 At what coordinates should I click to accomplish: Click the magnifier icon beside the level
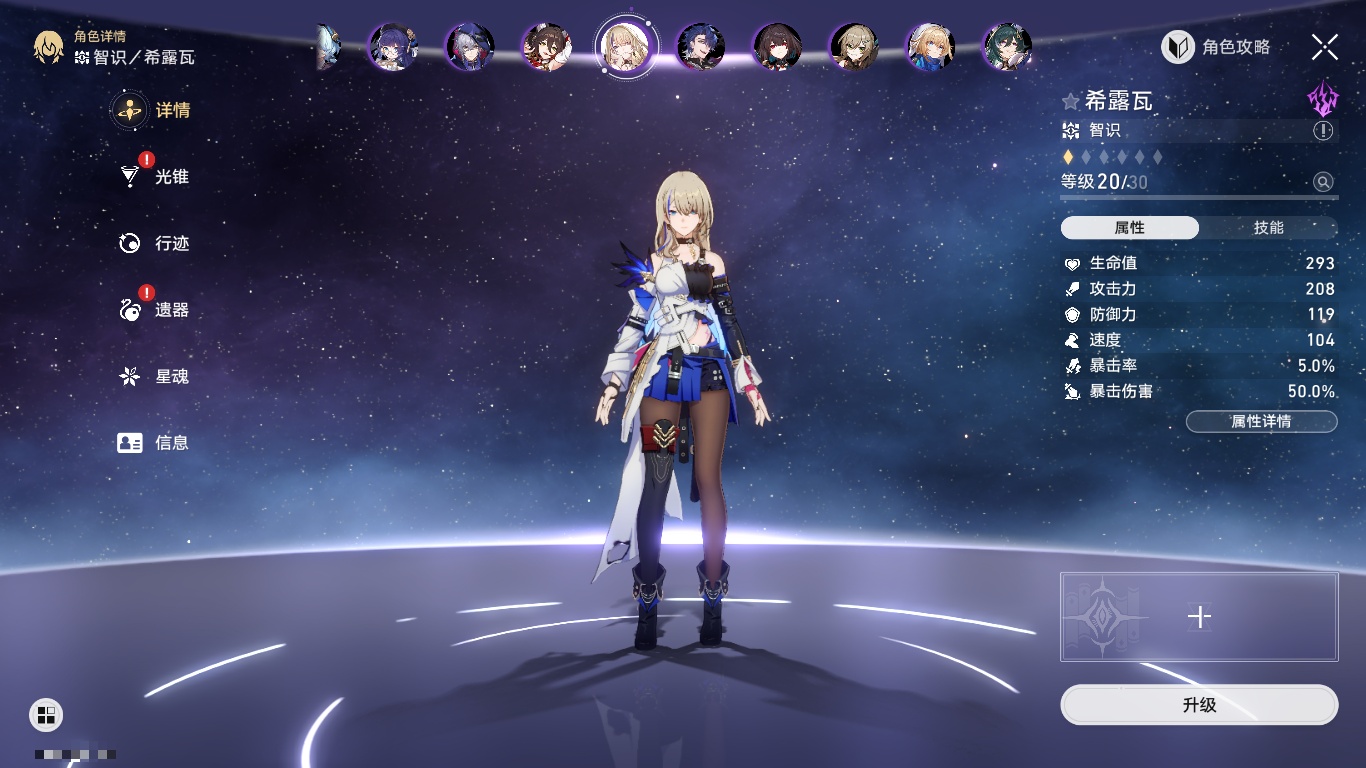click(x=1323, y=182)
